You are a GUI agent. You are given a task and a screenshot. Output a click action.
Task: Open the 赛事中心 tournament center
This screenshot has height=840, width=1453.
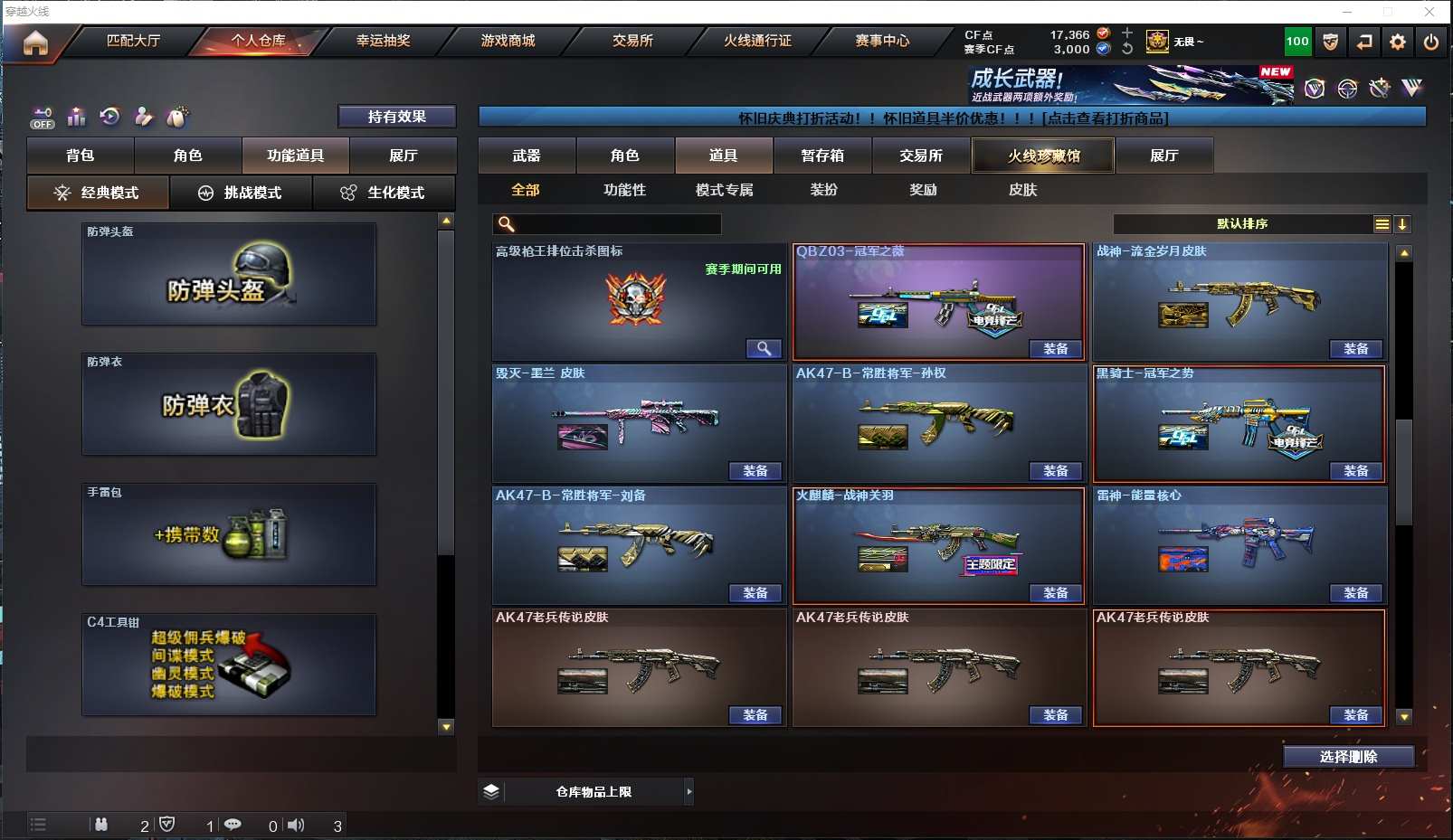coord(882,41)
